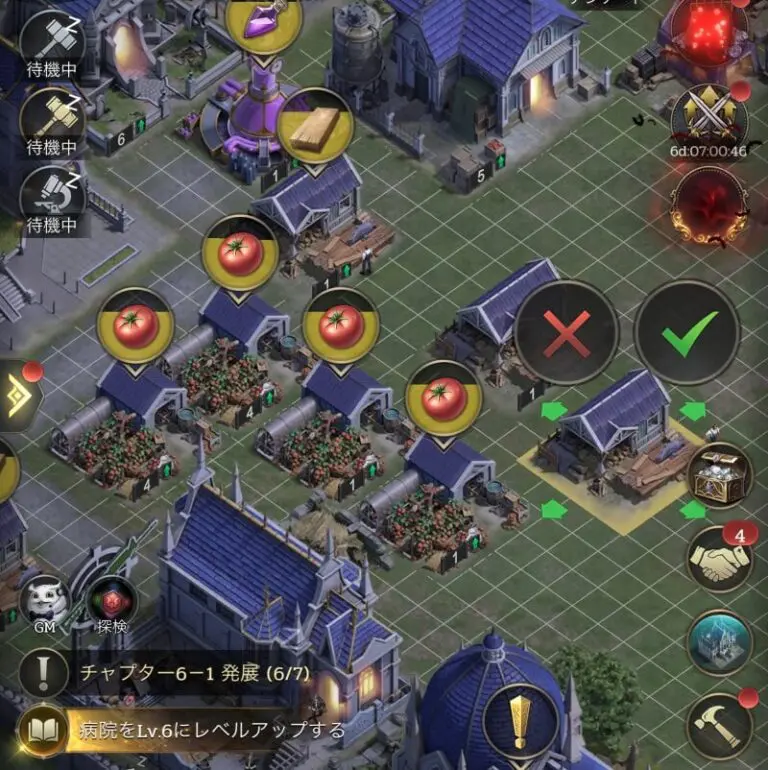Open the 探検 exploration icon

point(111,605)
